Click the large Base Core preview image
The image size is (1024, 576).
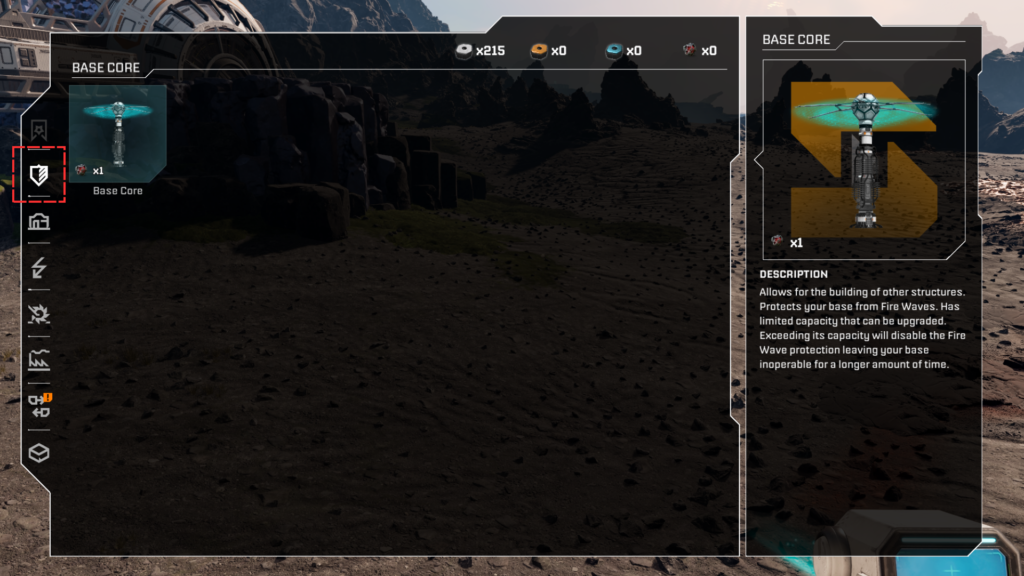864,157
